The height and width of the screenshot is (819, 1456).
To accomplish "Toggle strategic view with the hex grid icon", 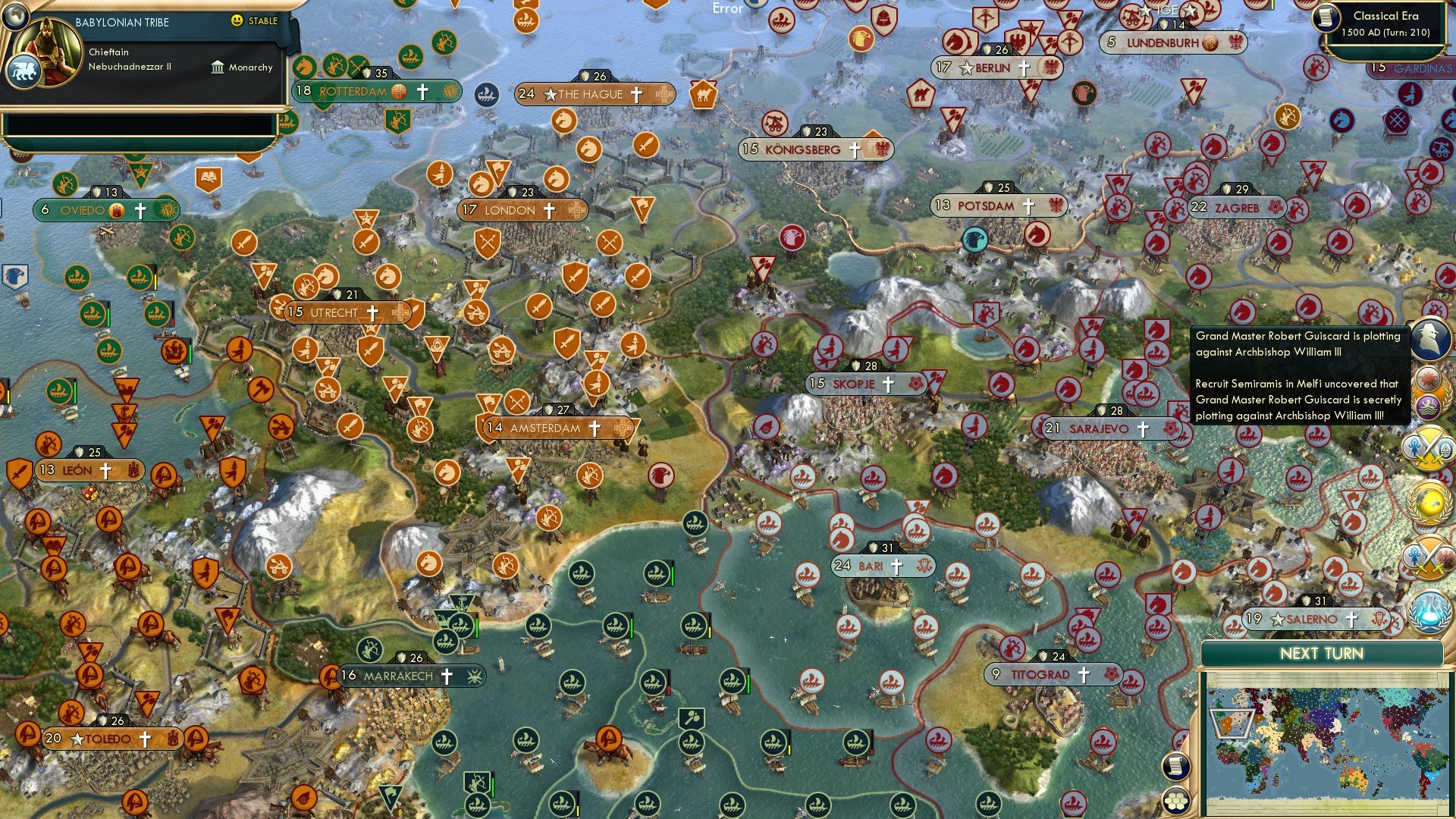I will point(1175,802).
